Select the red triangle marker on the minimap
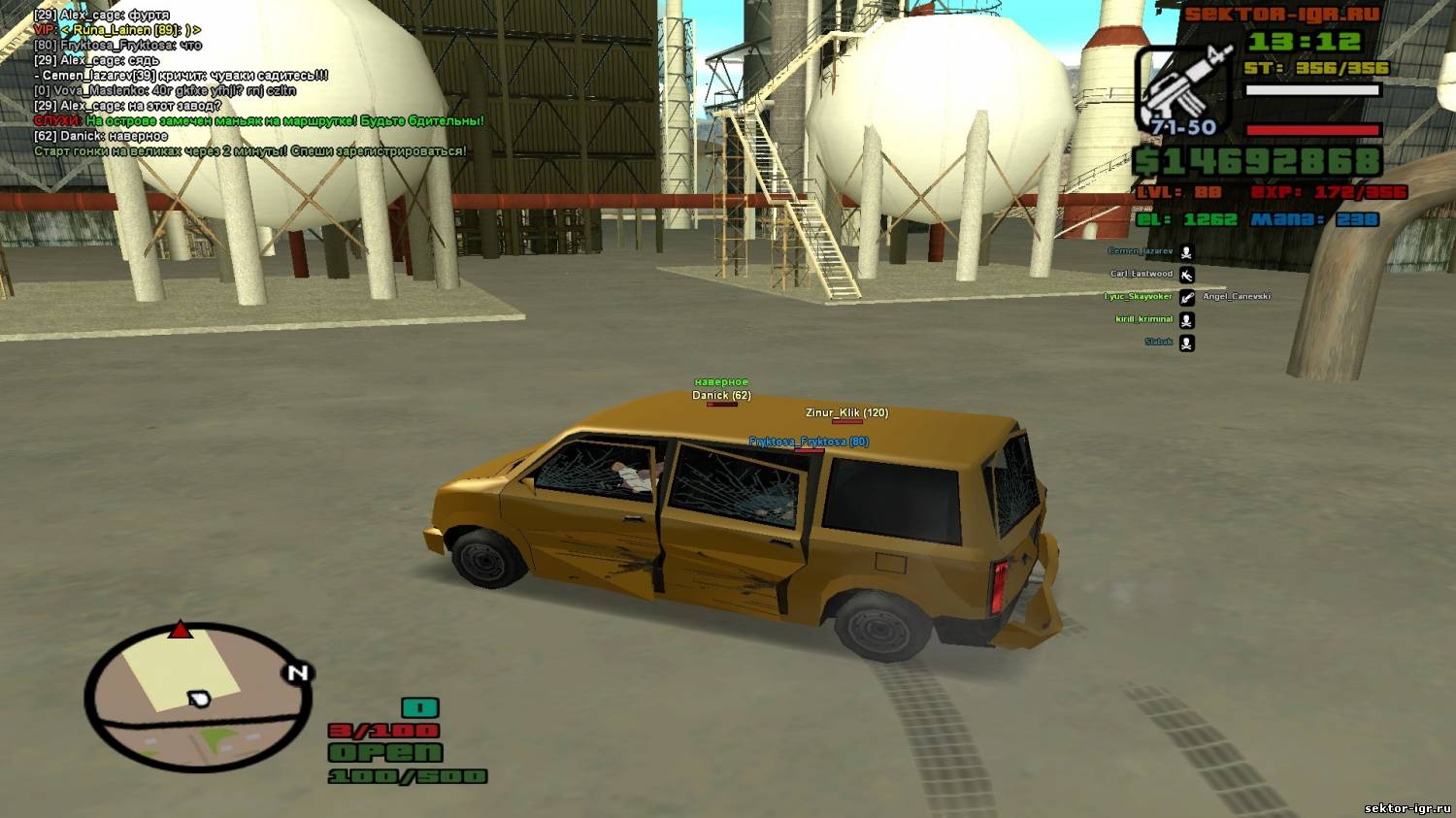The height and width of the screenshot is (818, 1456). pos(181,631)
